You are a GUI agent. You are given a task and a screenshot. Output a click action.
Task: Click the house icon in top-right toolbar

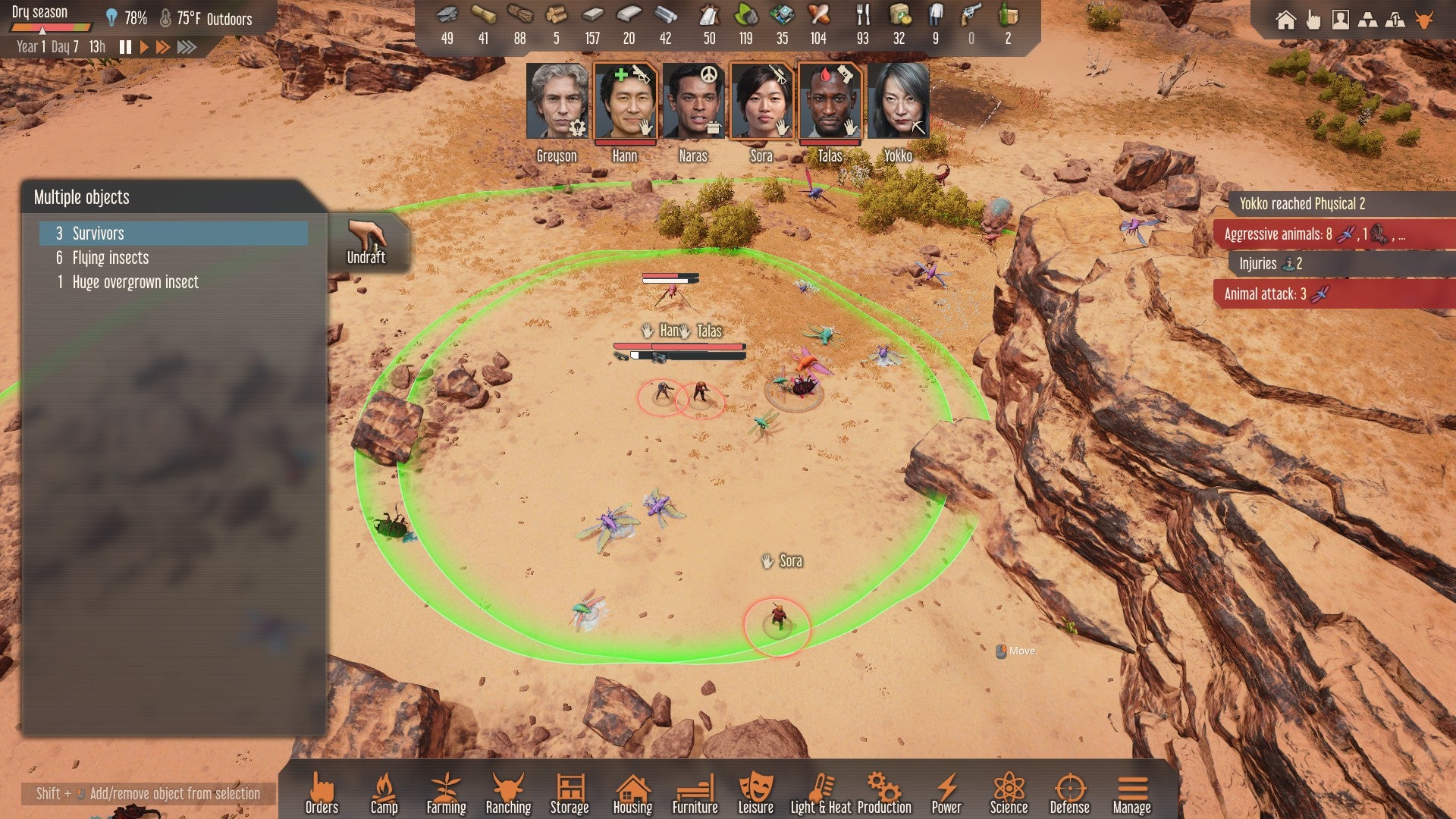(x=1285, y=20)
